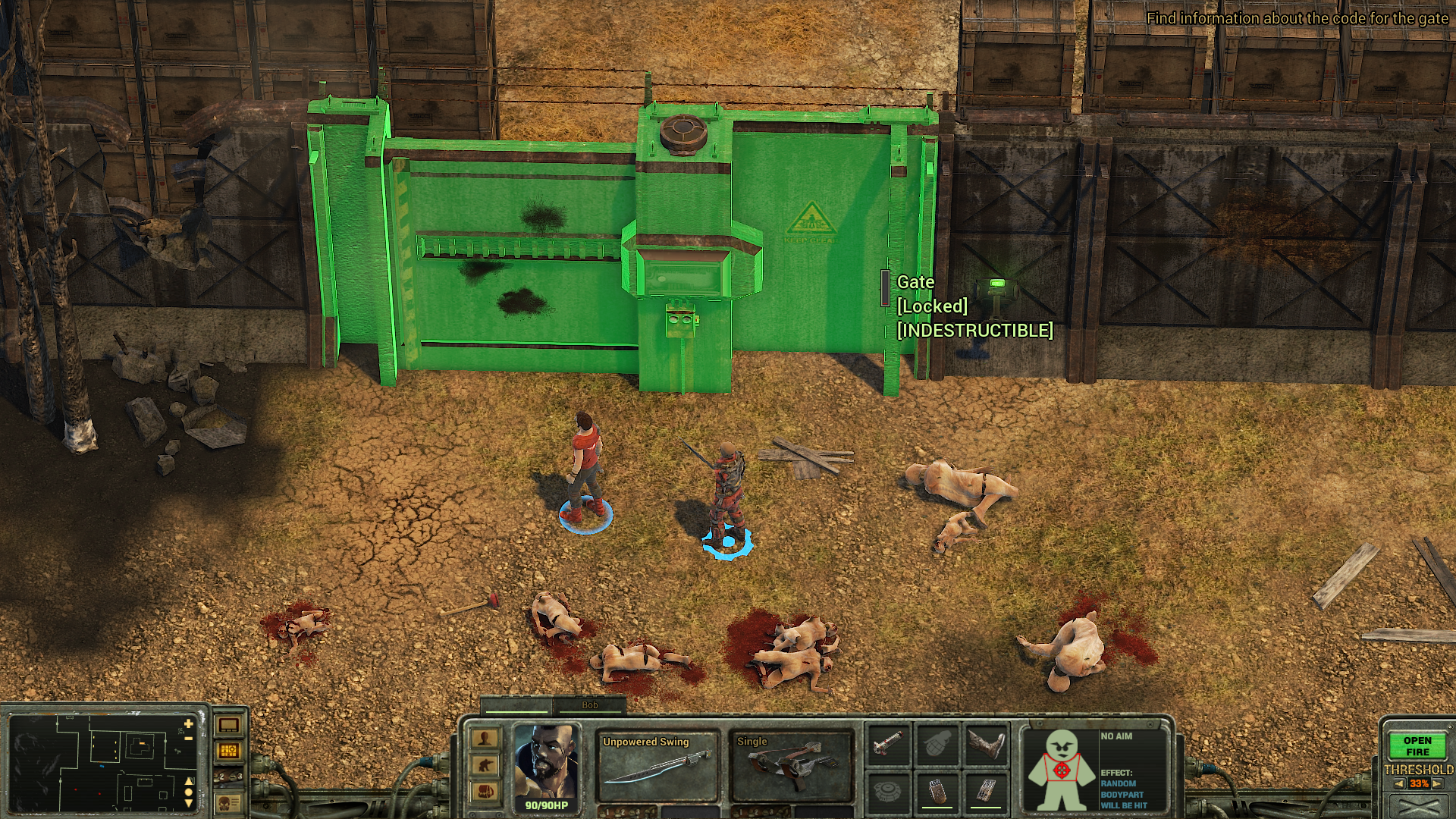Increase the threshold with the right arrow
1456x819 pixels.
1438,784
